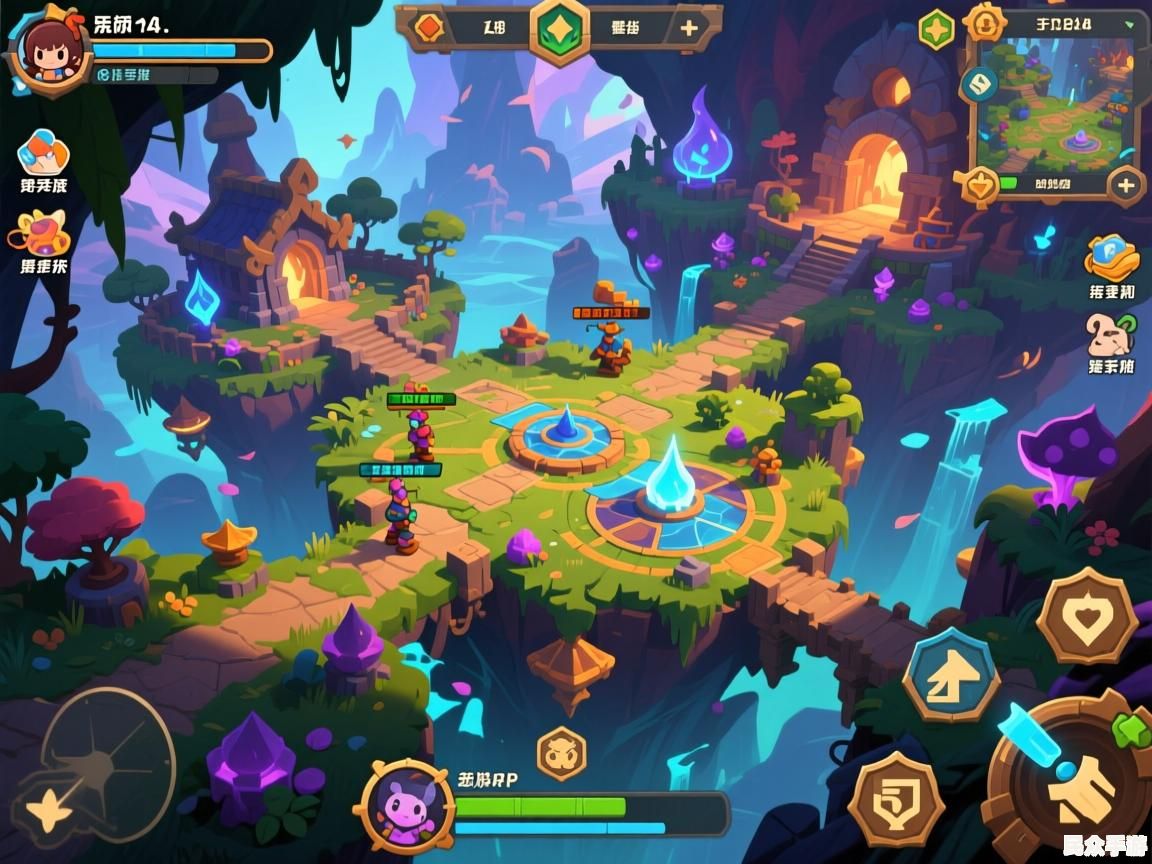Open the player avatar portrait
The height and width of the screenshot is (864, 1152).
(44, 52)
